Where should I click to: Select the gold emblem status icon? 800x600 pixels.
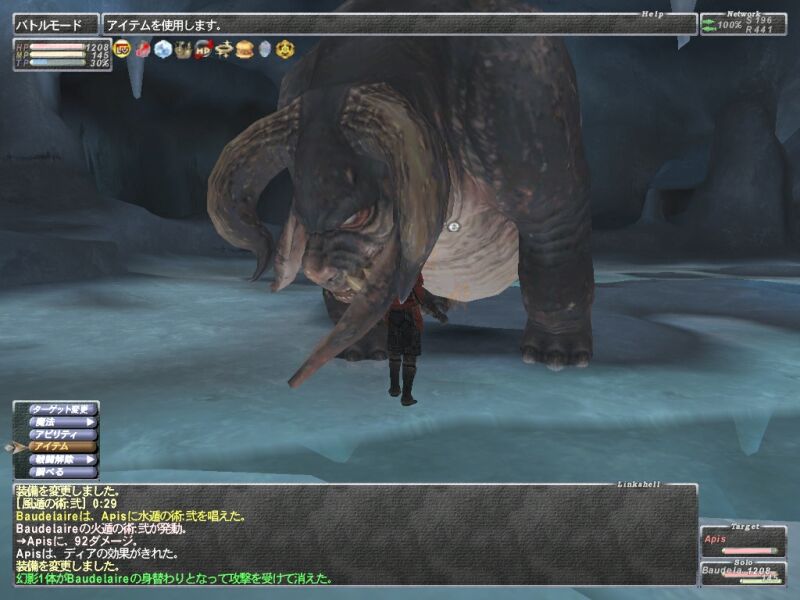[x=284, y=48]
